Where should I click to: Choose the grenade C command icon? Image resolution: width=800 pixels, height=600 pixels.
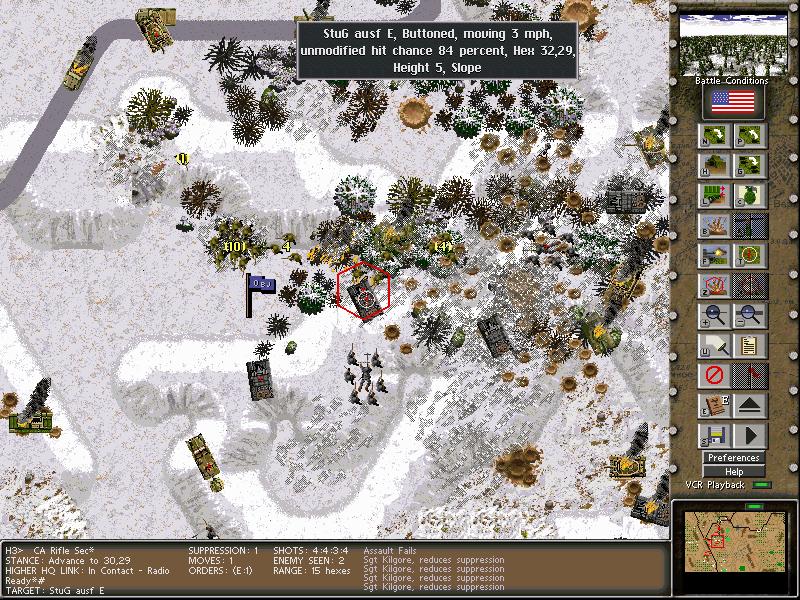[x=750, y=196]
